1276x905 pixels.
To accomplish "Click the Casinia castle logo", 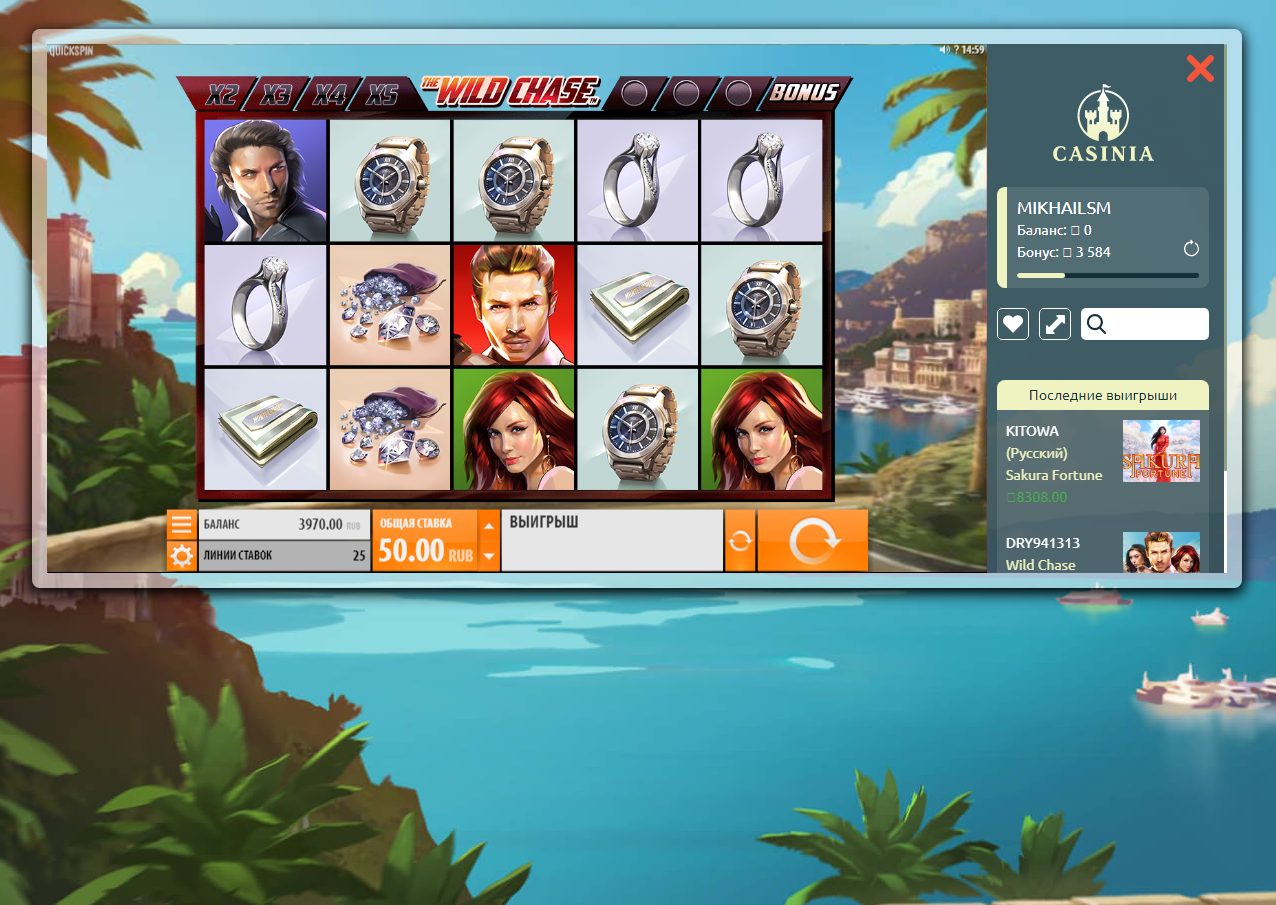I will (1103, 124).
